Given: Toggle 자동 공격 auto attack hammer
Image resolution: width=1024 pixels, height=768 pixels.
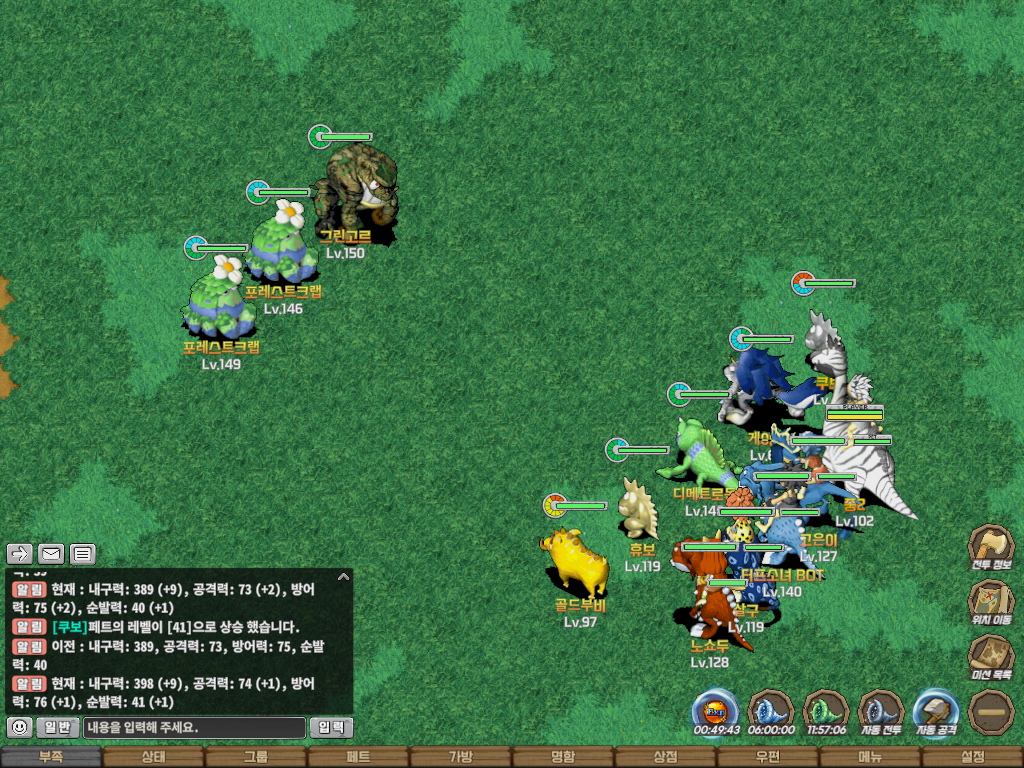Looking at the screenshot, I should [x=936, y=711].
